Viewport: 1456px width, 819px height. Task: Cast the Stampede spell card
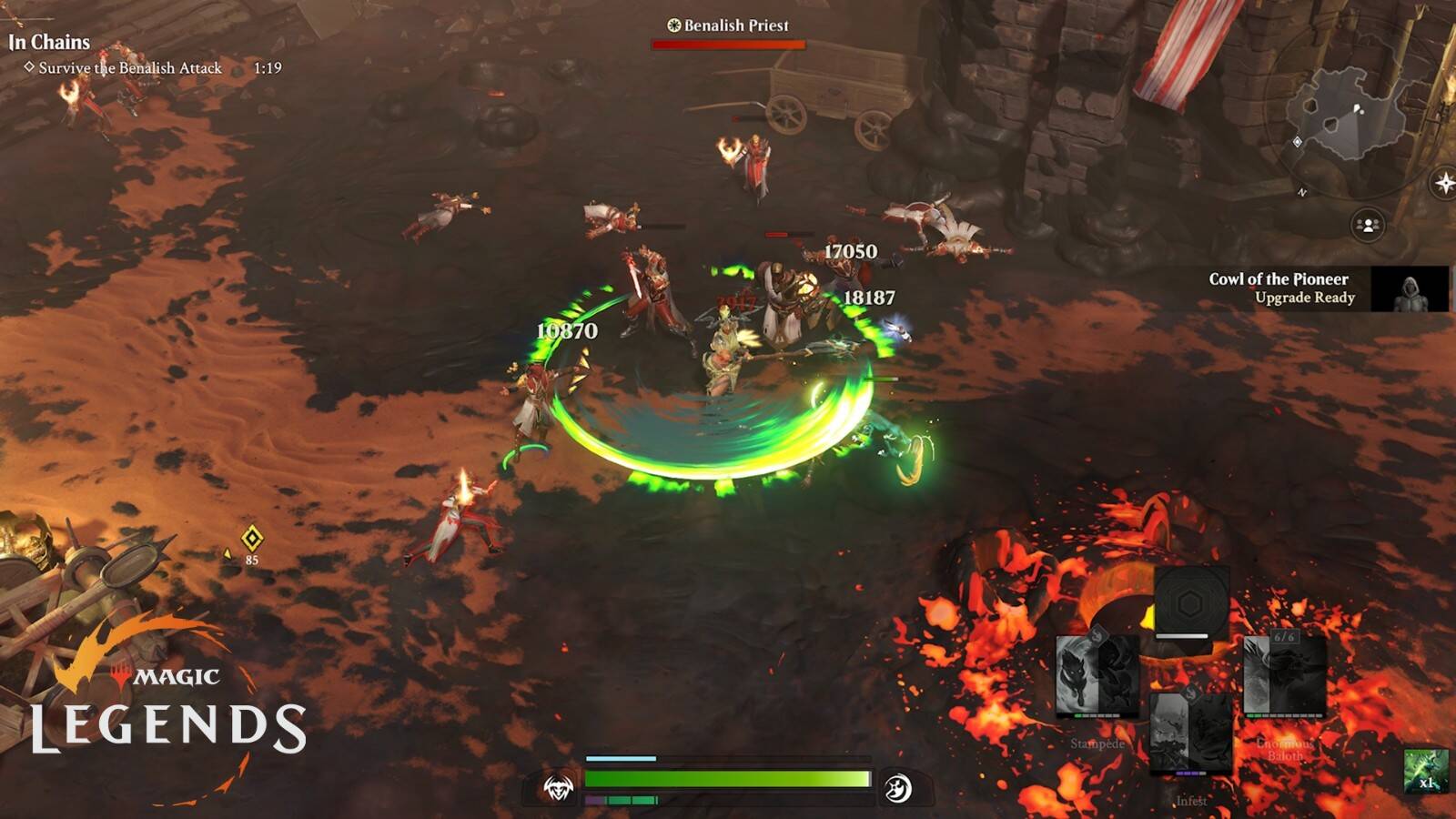pyautogui.click(x=1097, y=678)
